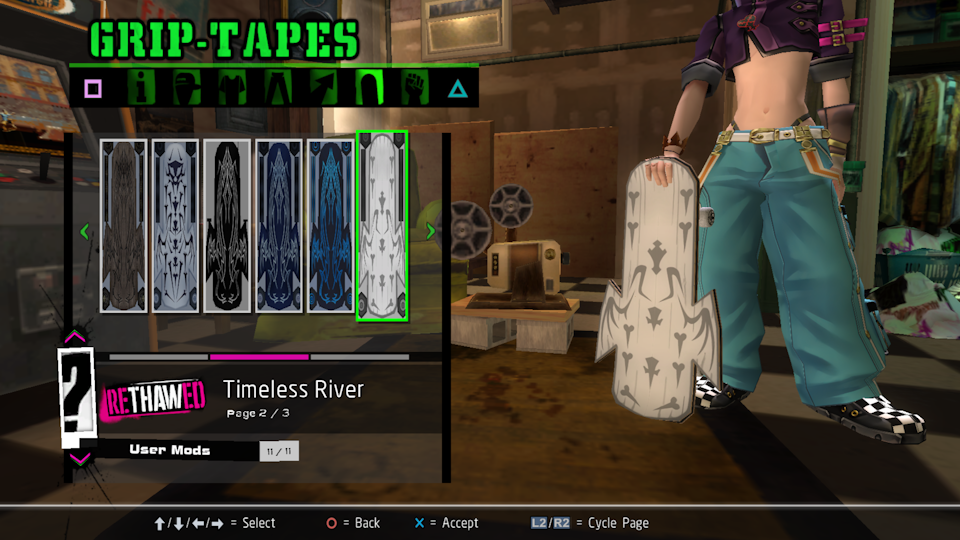Viewport: 960px width, 540px height.
Task: Open the pants category tab
Action: click(x=277, y=88)
